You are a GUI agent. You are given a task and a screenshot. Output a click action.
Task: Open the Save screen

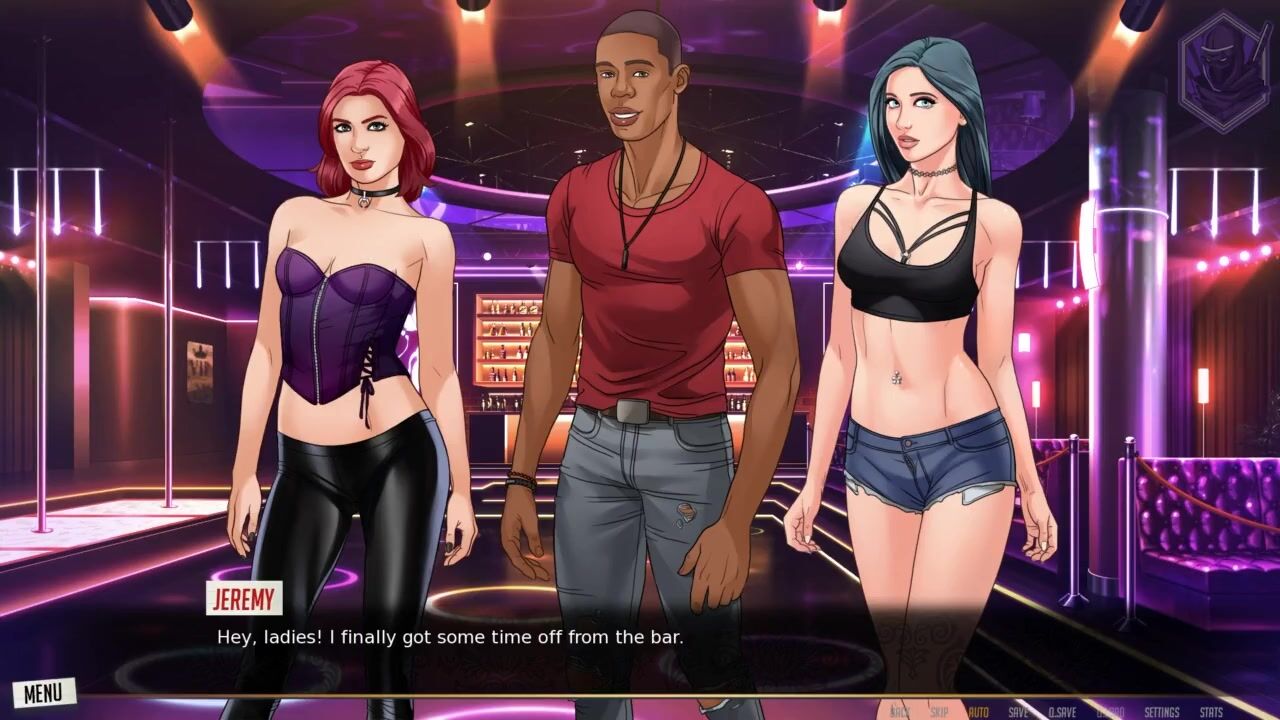[1018, 712]
